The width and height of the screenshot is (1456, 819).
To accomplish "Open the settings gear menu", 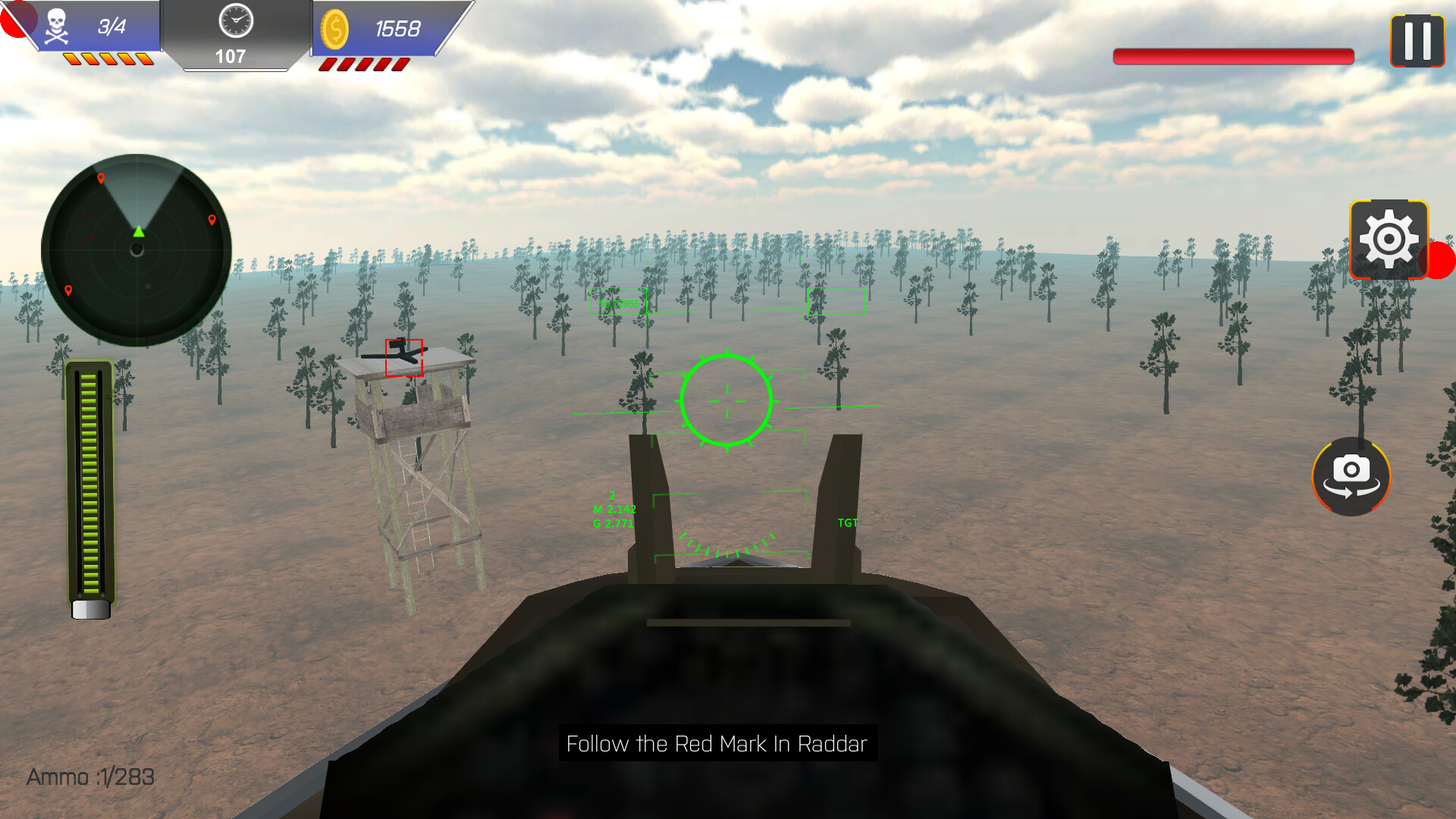I will [1389, 239].
